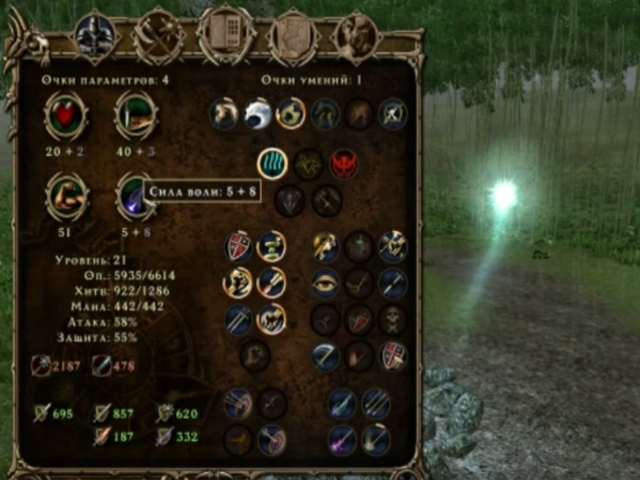Choose the bow with triple arrows skill
The width and height of the screenshot is (640, 480).
[x=237, y=403]
